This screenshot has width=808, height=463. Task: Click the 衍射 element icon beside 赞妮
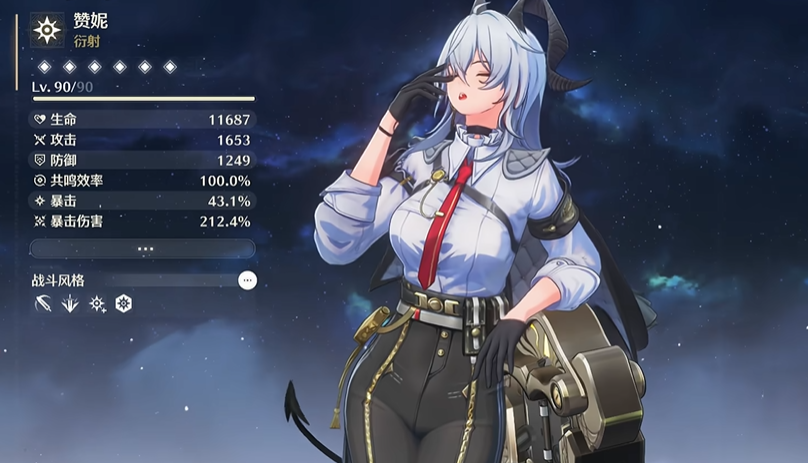46,30
